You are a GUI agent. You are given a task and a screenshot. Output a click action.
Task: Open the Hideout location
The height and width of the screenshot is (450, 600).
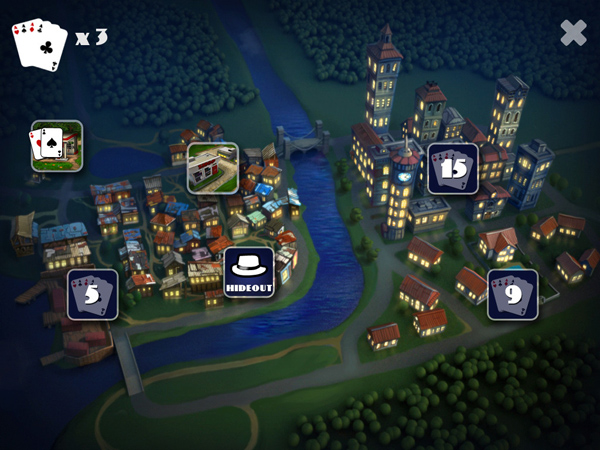[x=248, y=271]
